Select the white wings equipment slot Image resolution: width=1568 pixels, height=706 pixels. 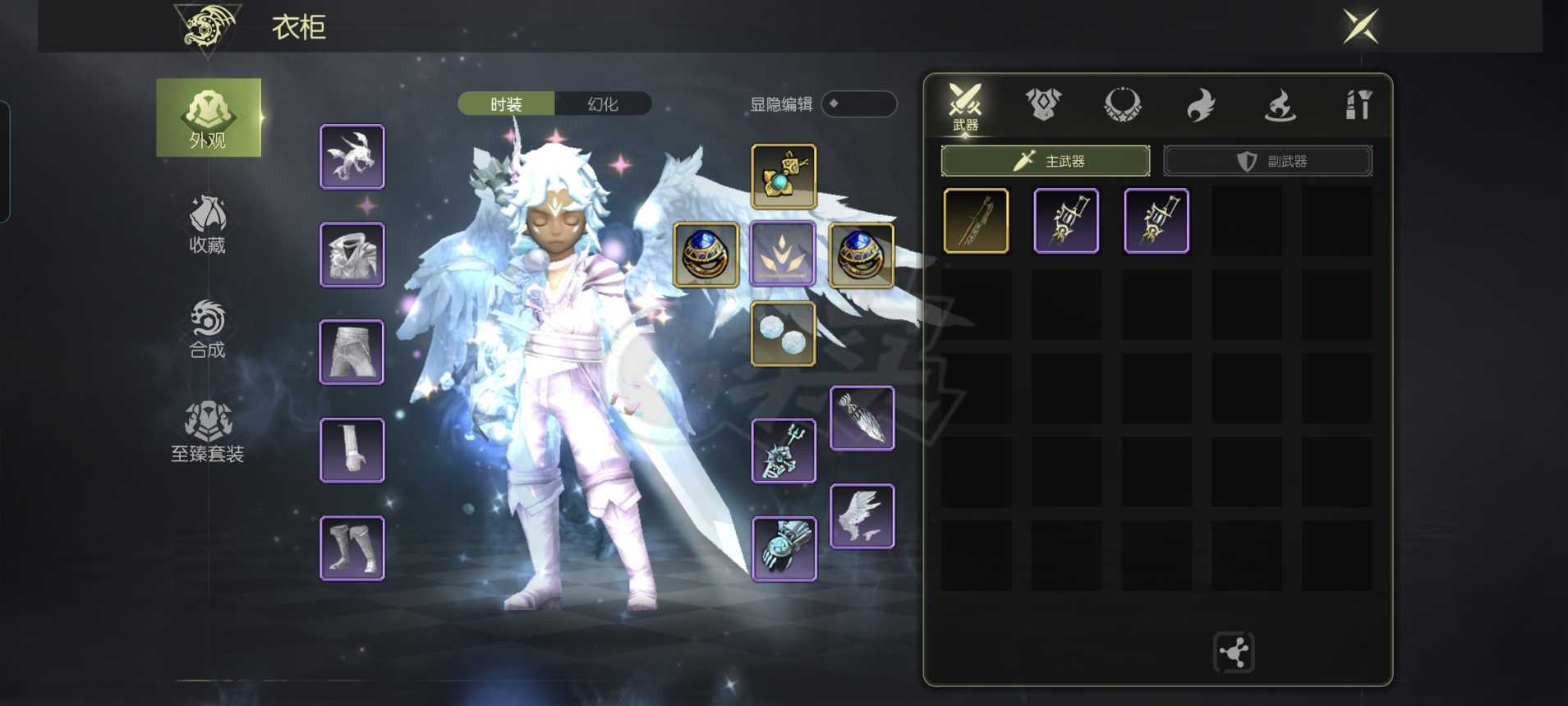click(862, 516)
